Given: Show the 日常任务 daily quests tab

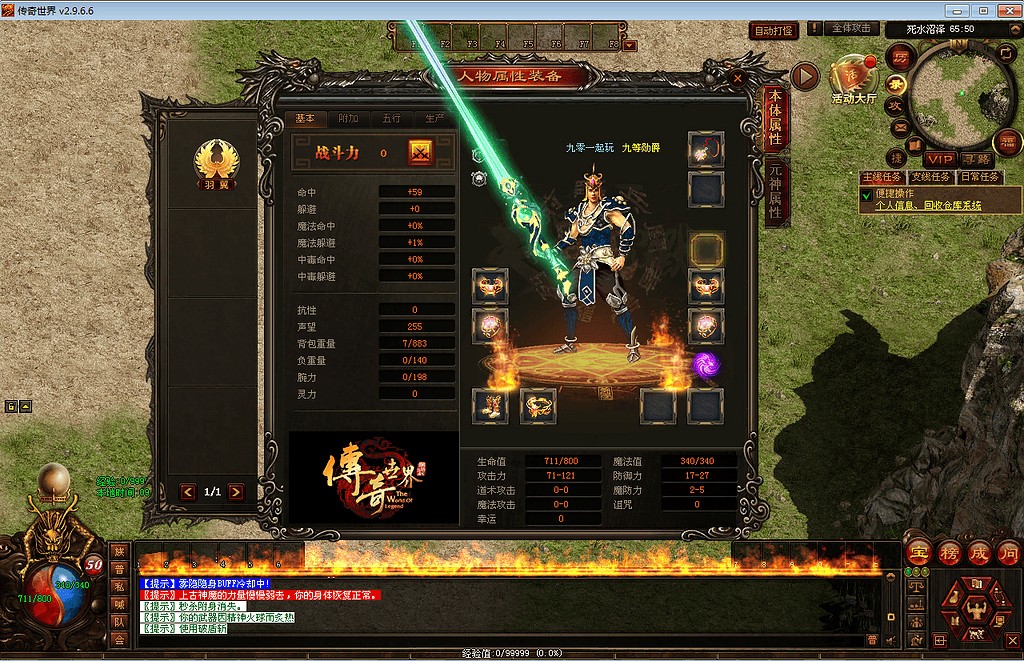Looking at the screenshot, I should 980,177.
